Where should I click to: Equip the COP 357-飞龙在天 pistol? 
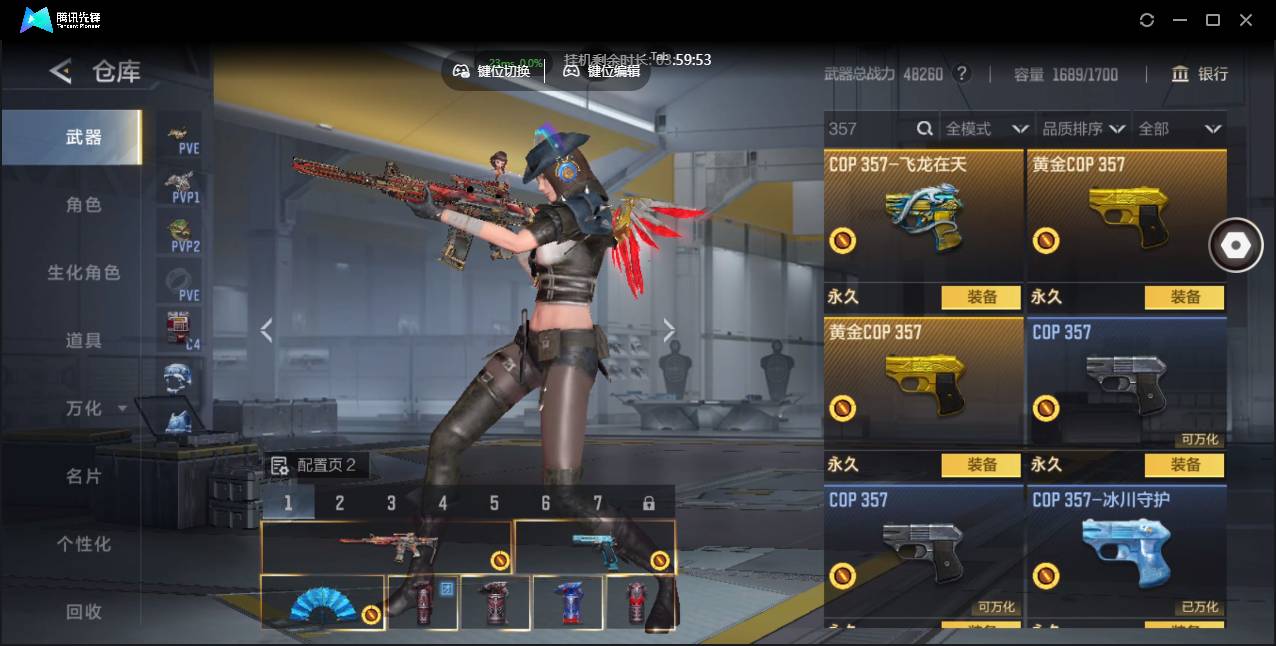(981, 297)
